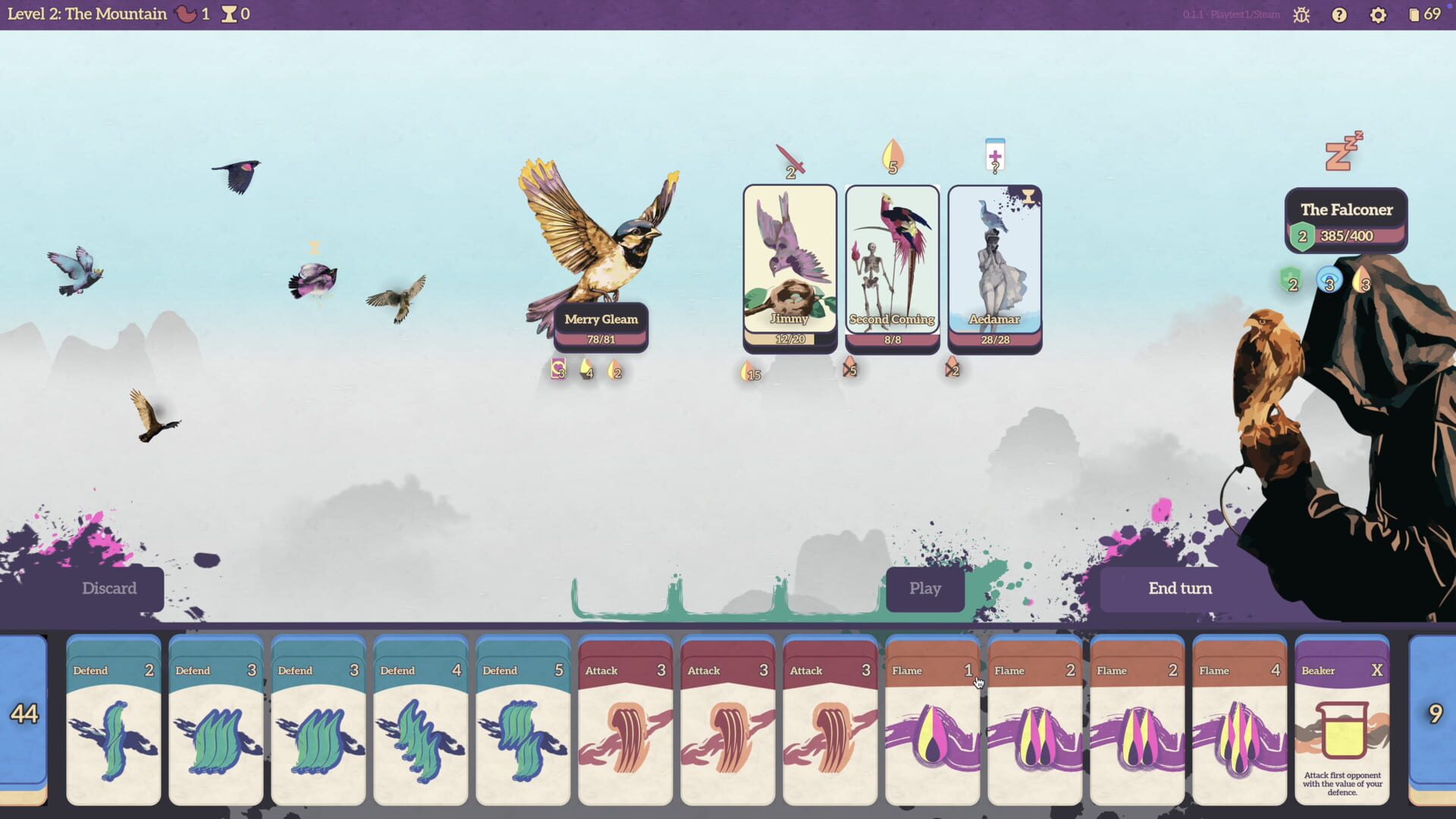Click the potion intent icon above Aedamar

click(x=994, y=156)
